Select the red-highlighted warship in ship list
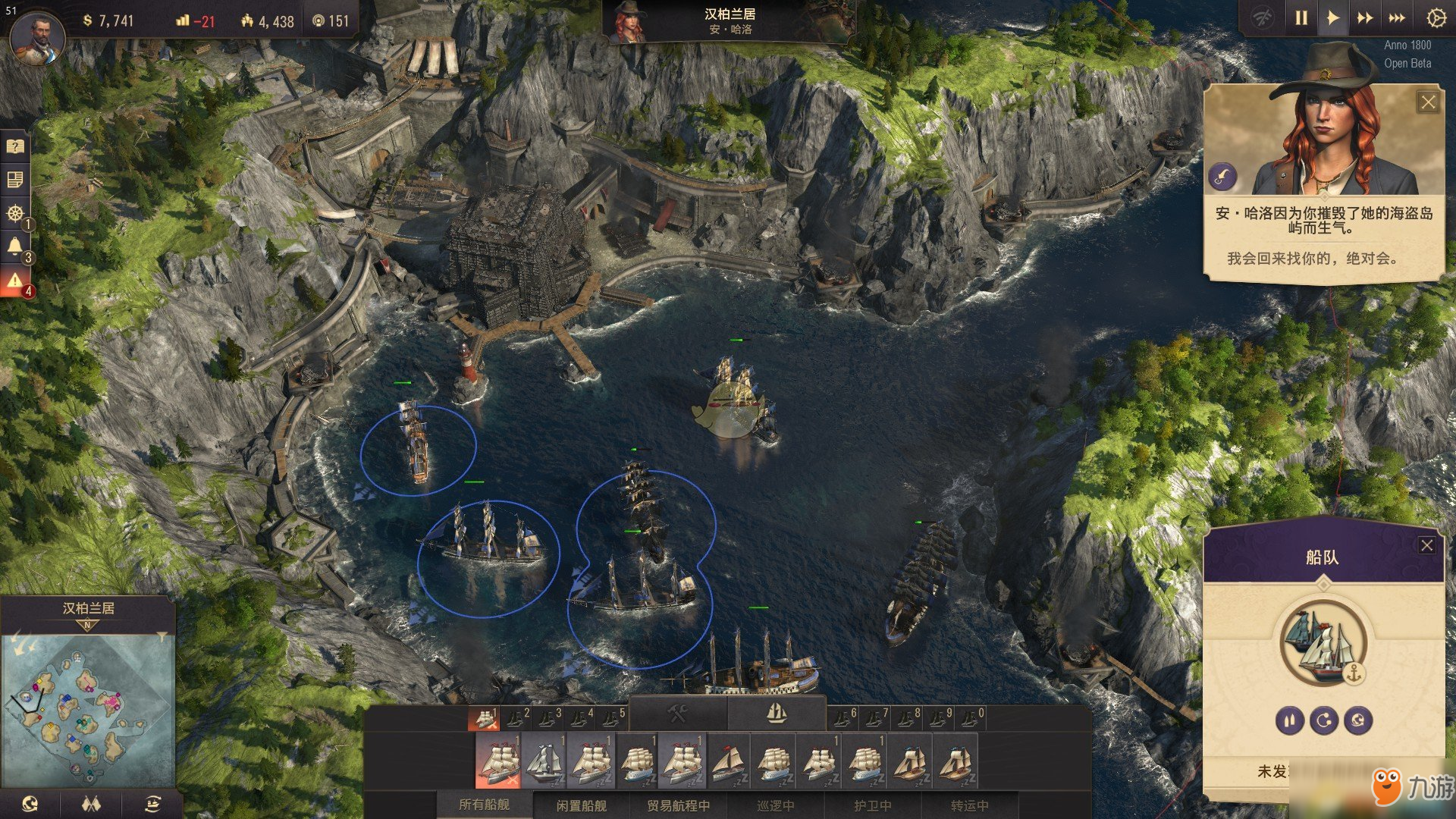The width and height of the screenshot is (1456, 819). [498, 762]
